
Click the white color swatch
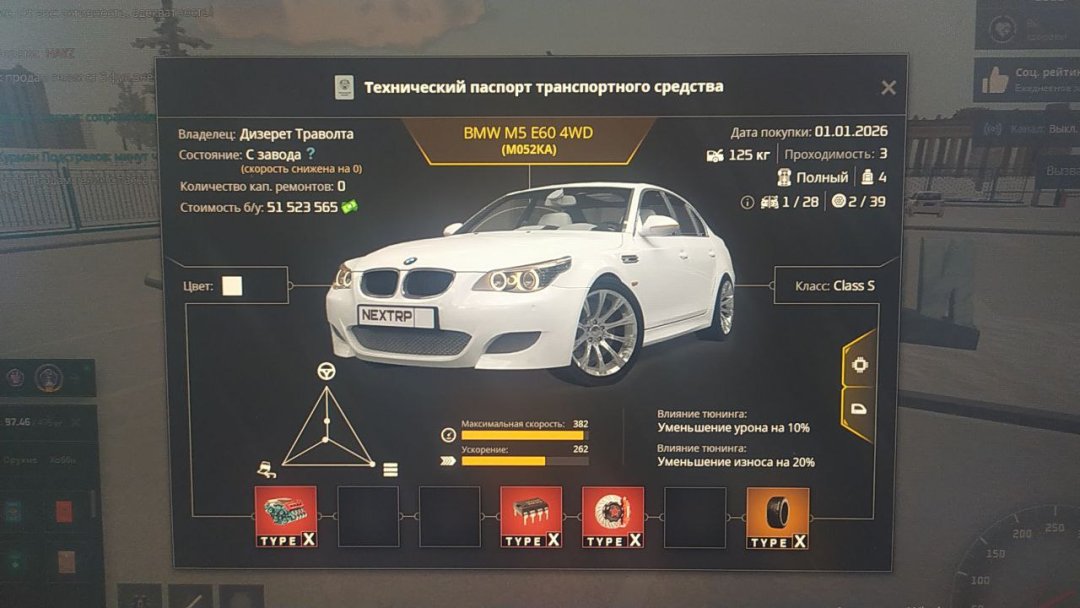(x=232, y=286)
